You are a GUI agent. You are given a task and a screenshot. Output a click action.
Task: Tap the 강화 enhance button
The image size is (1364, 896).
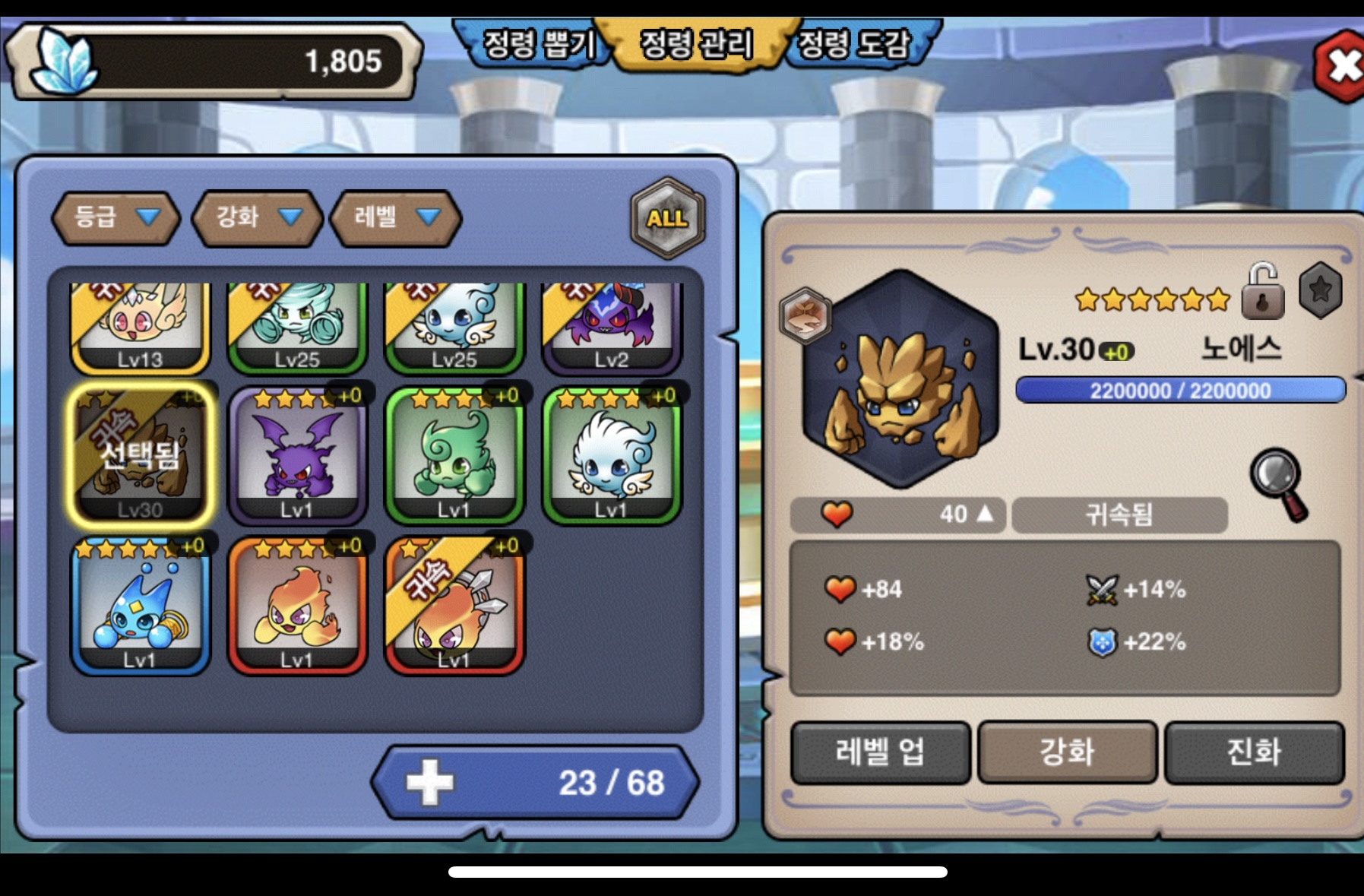click(1067, 752)
